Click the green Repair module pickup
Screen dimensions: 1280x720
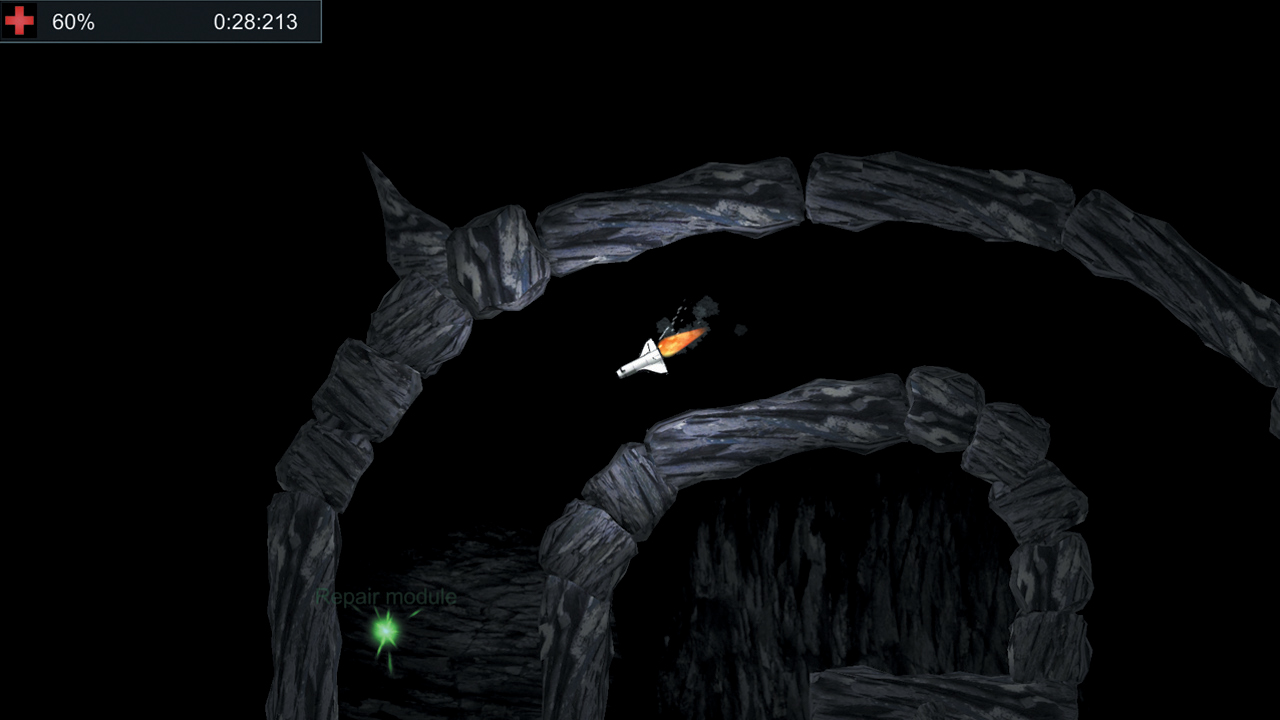pos(383,632)
